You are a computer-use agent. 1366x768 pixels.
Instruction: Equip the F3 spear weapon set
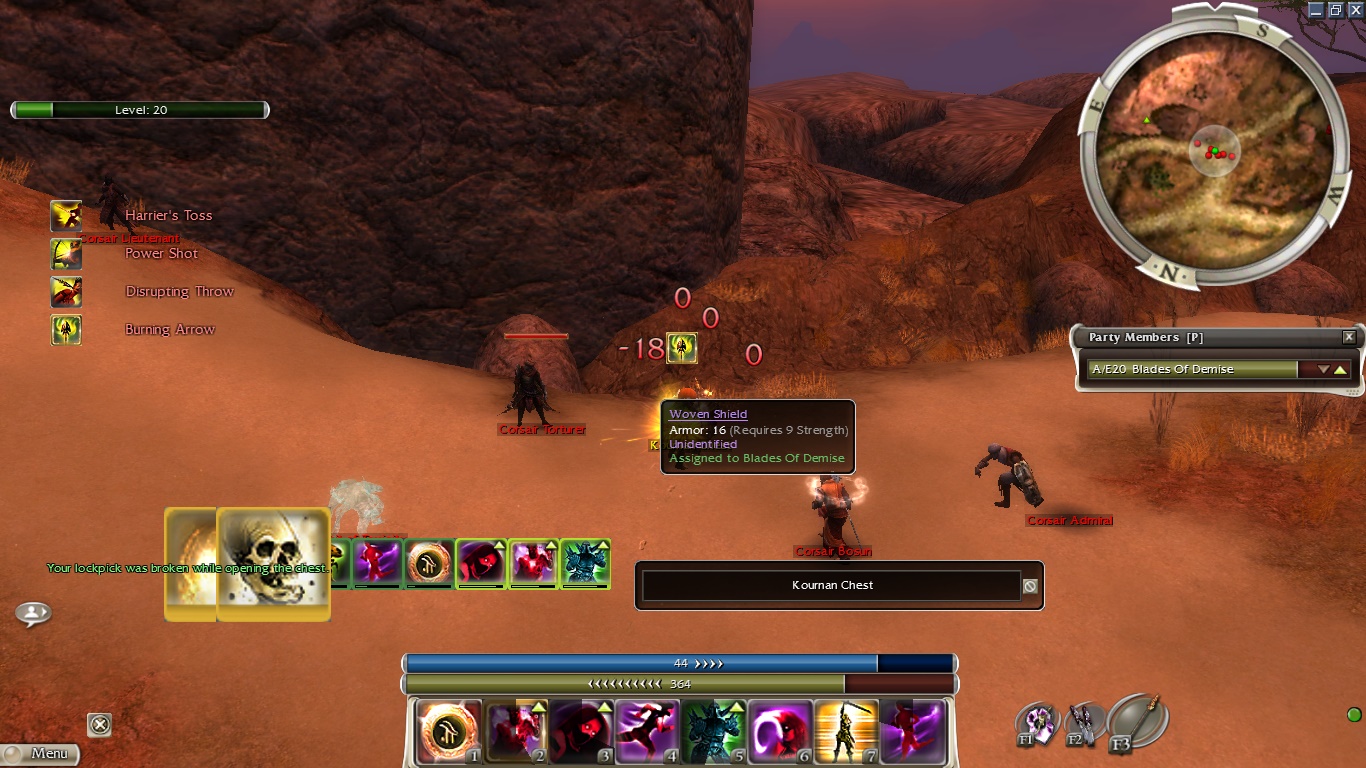(x=1137, y=720)
